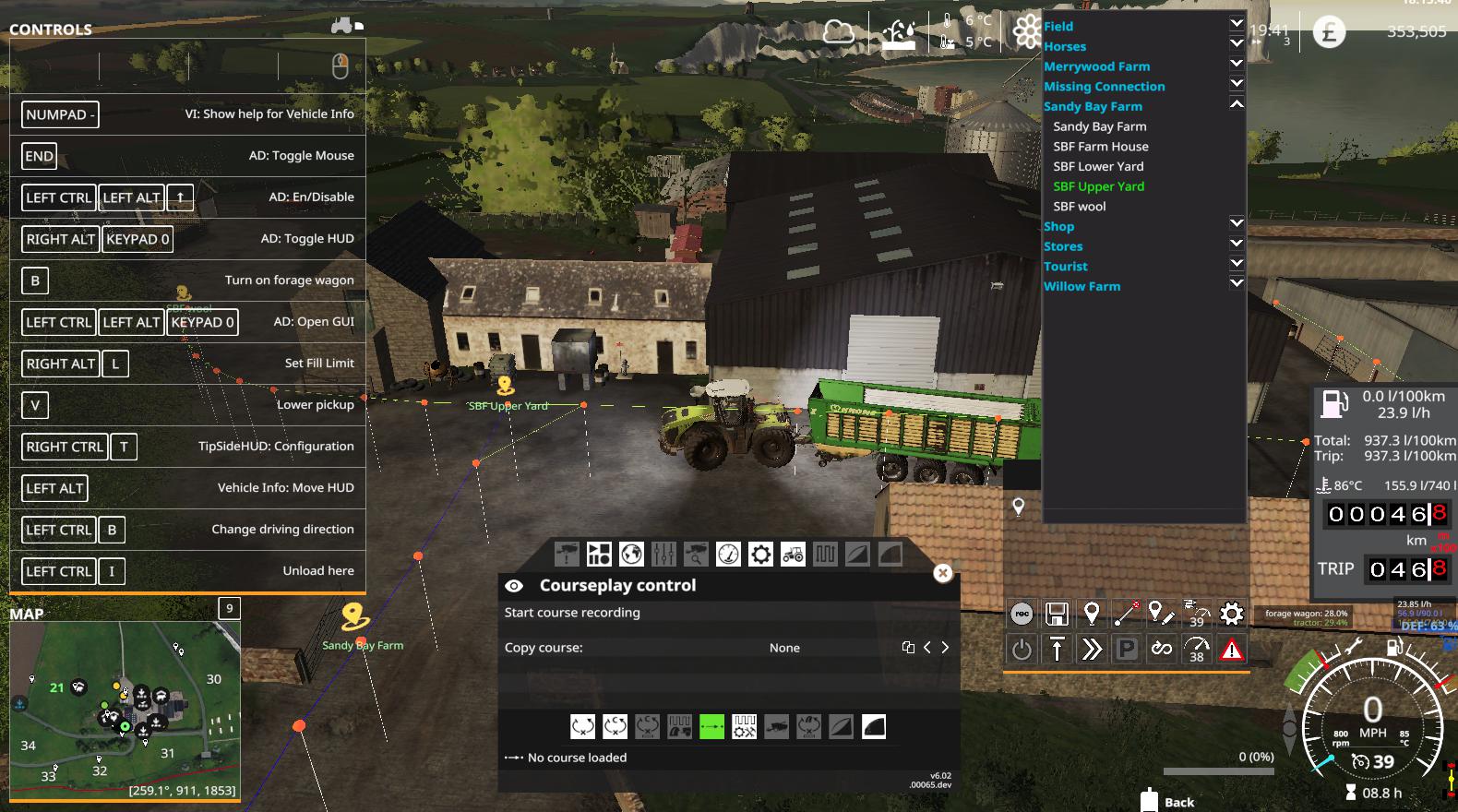The height and width of the screenshot is (812, 1458).
Task: Close the Courseplay control panel
Action: click(x=942, y=573)
